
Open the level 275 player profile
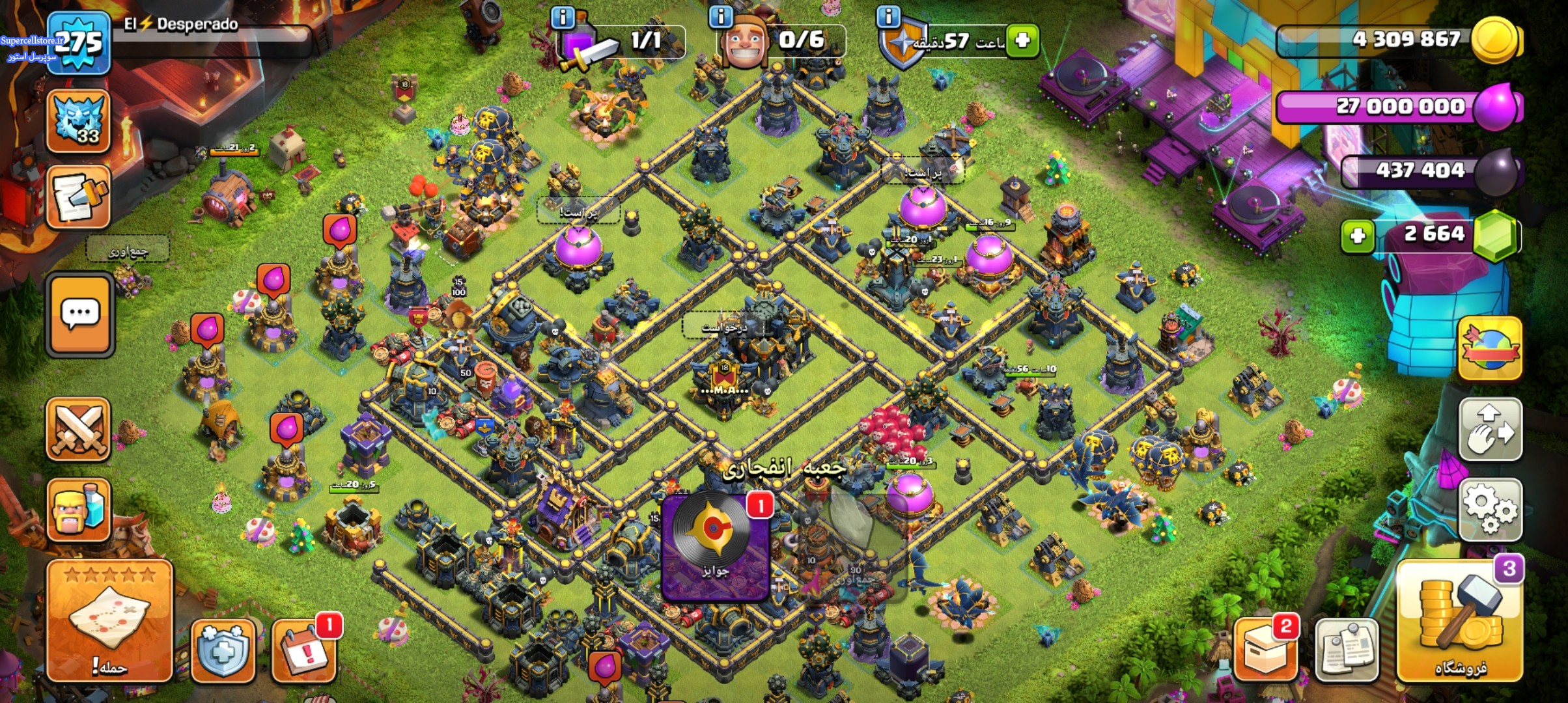pos(78,43)
